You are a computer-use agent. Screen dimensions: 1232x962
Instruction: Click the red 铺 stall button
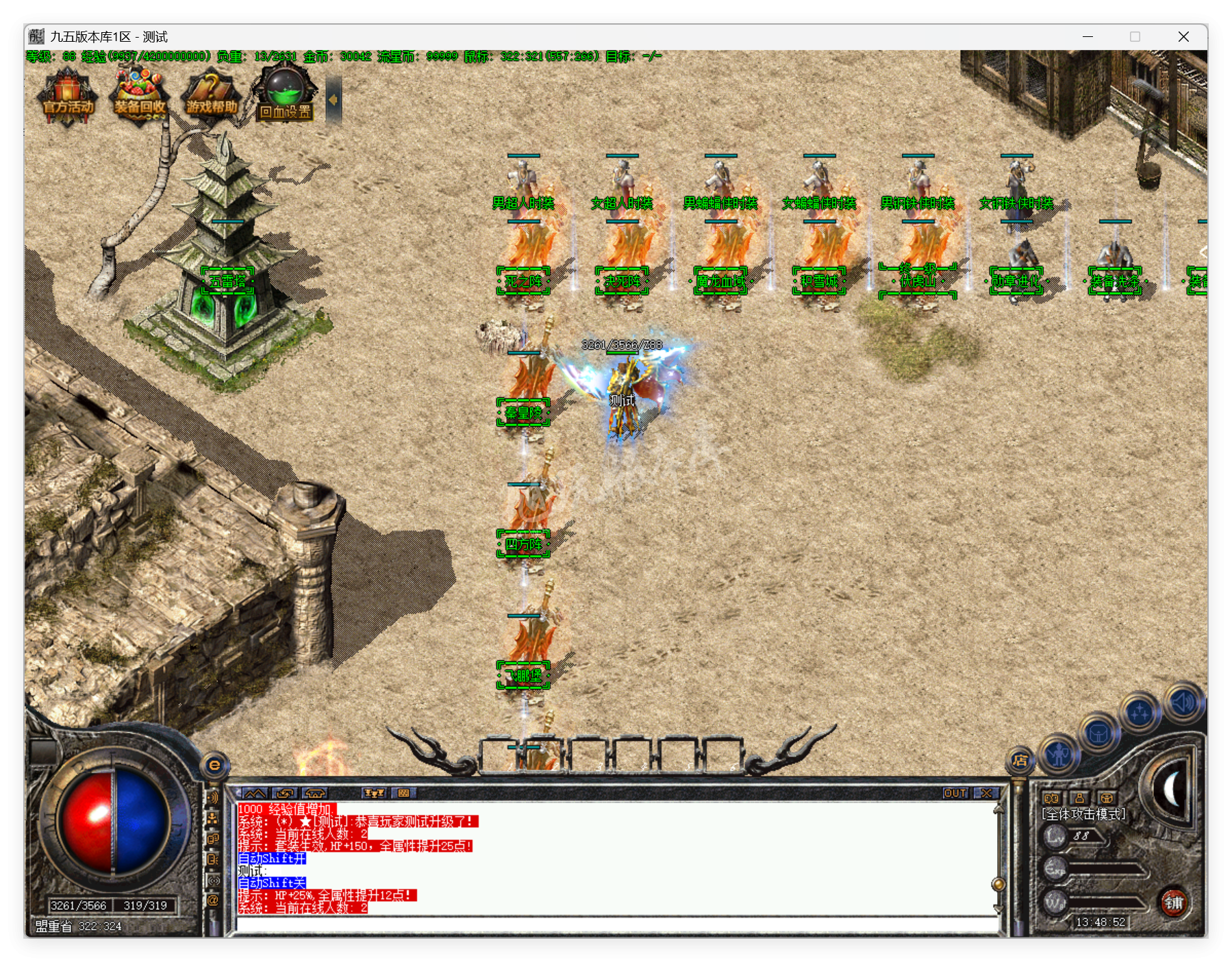click(x=1174, y=902)
